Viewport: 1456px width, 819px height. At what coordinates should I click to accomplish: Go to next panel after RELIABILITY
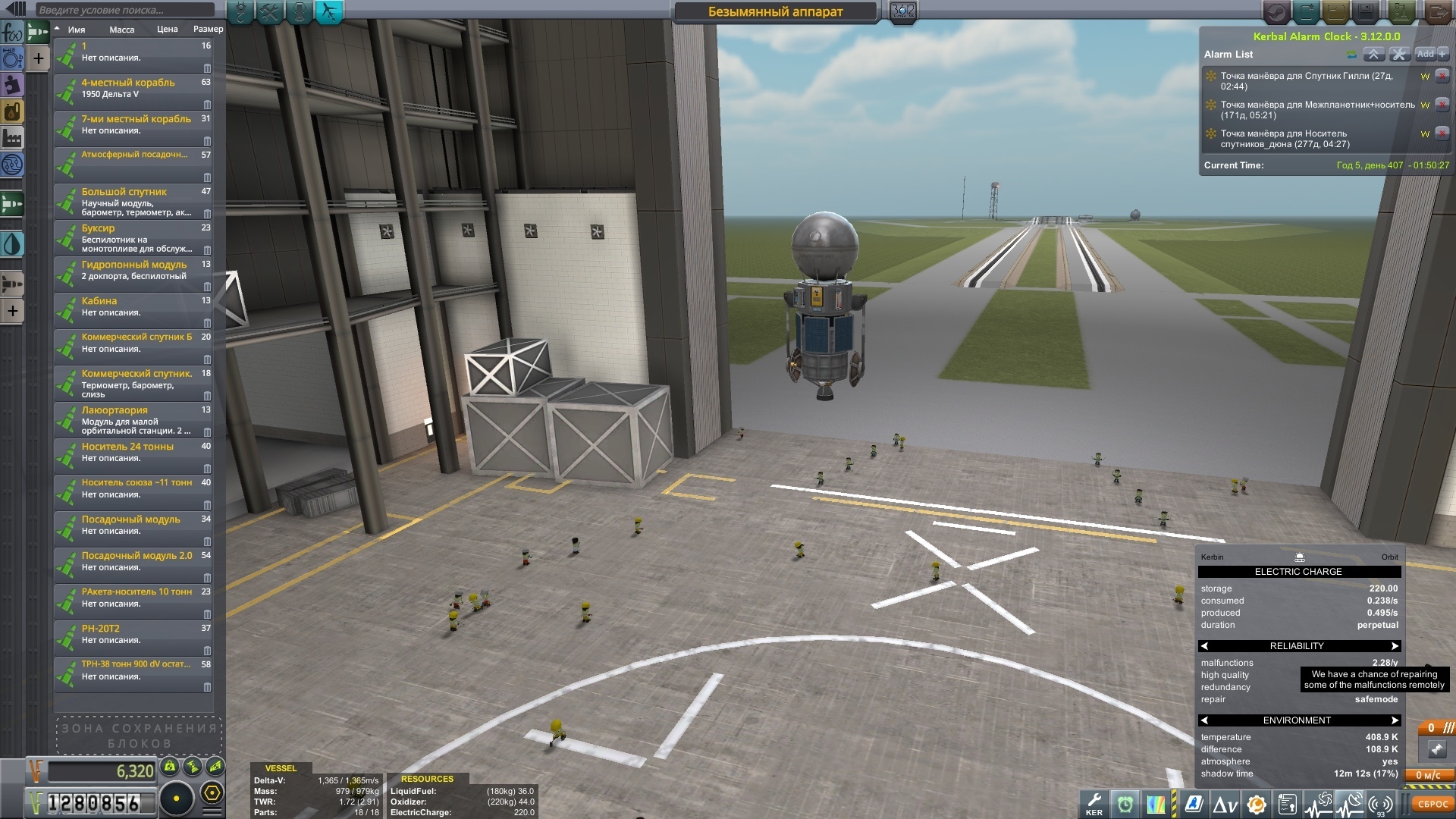1394,646
